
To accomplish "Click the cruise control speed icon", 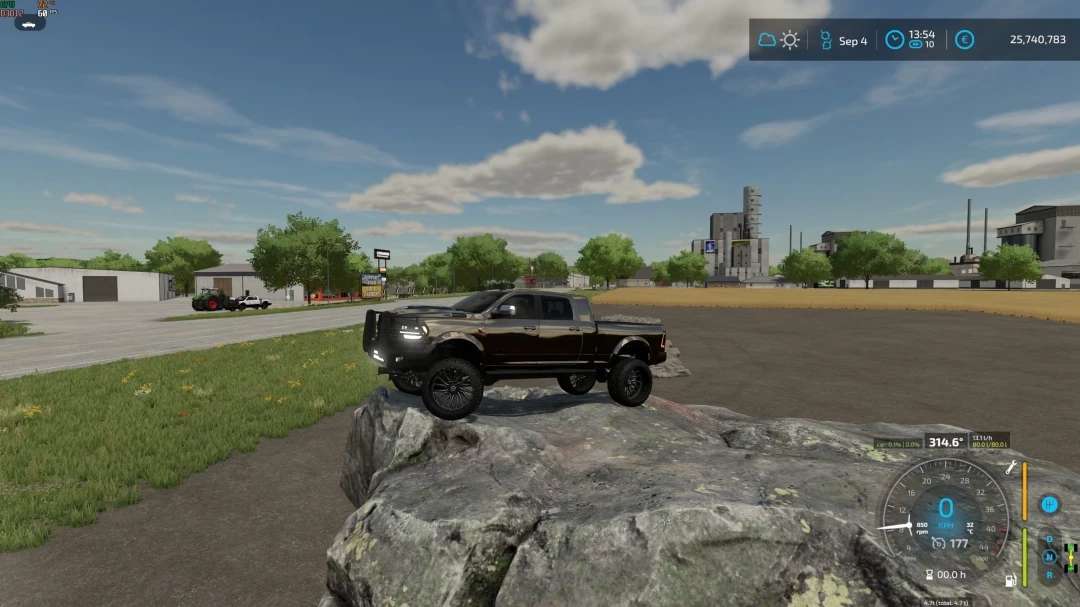I will point(938,543).
